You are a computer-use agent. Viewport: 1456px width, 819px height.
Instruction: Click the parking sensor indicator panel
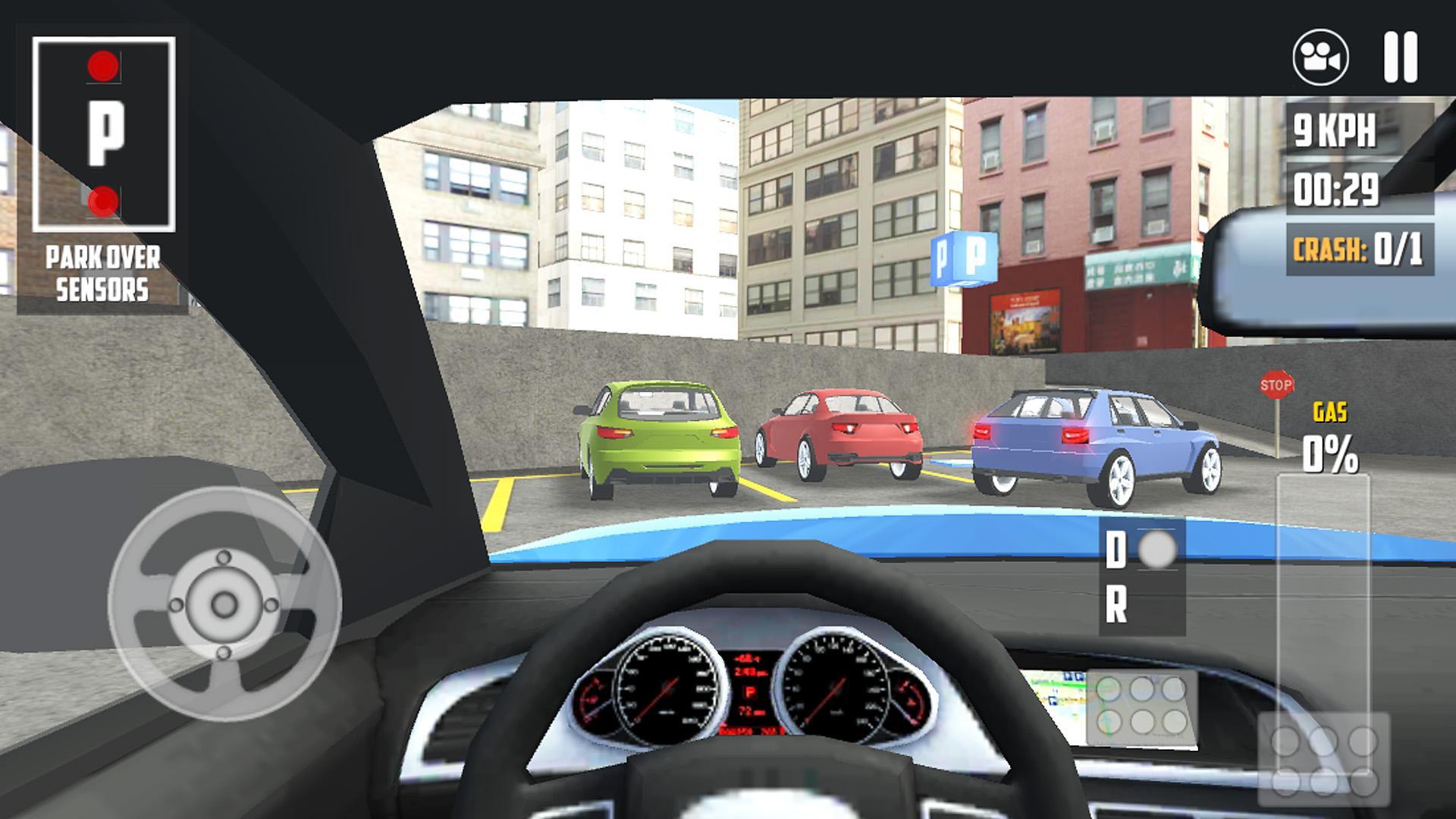(x=104, y=134)
